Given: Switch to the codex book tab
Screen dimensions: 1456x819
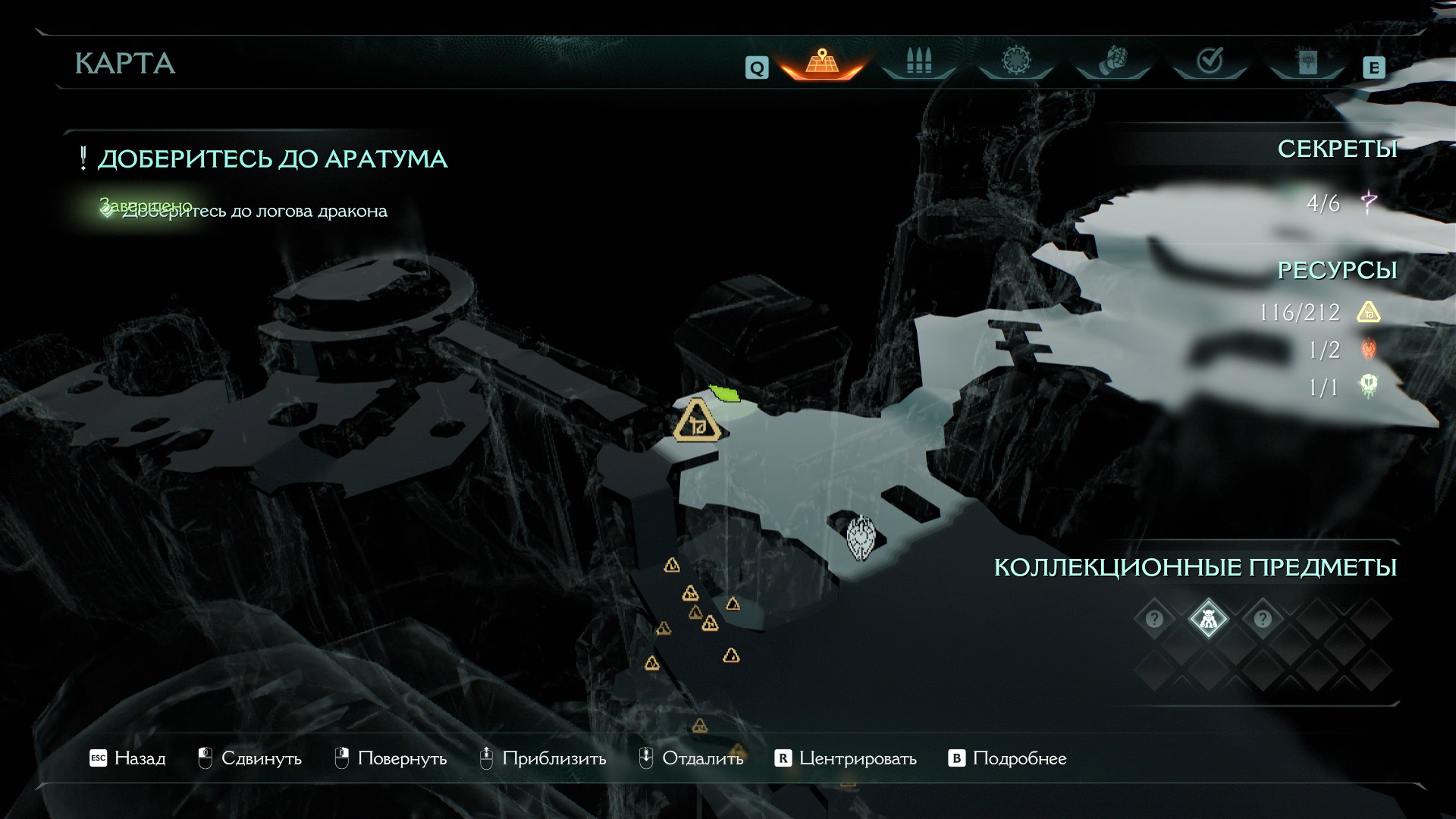Looking at the screenshot, I should pos(1307,61).
